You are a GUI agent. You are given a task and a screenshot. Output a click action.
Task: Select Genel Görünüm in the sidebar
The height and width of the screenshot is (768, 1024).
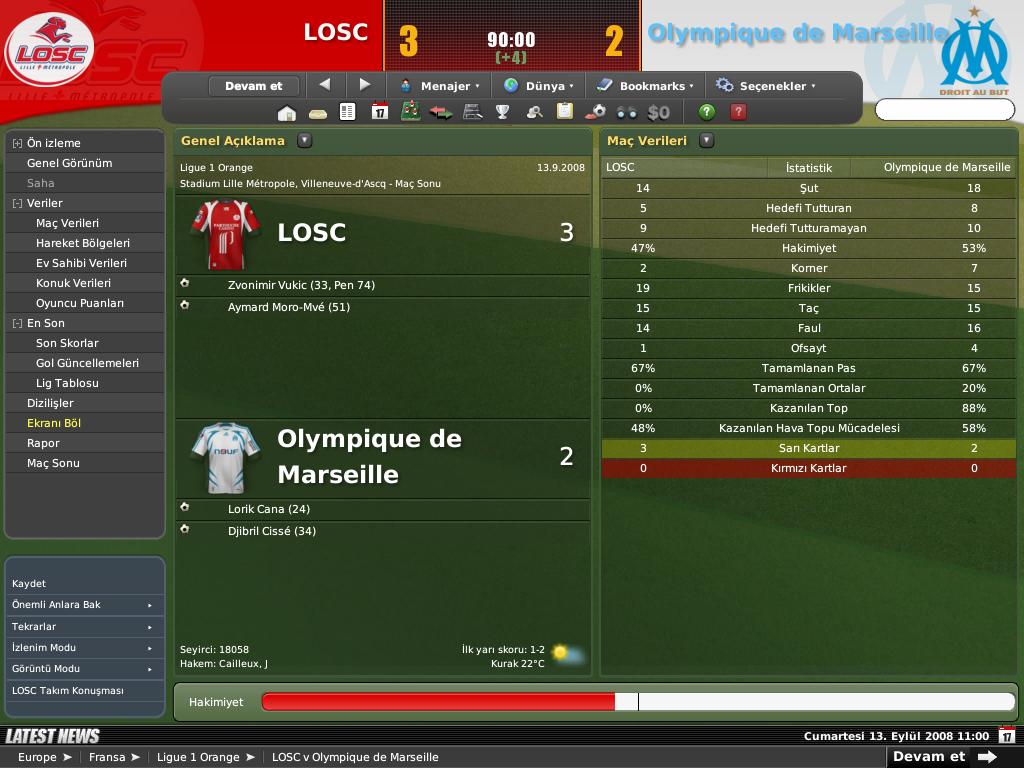[x=69, y=163]
